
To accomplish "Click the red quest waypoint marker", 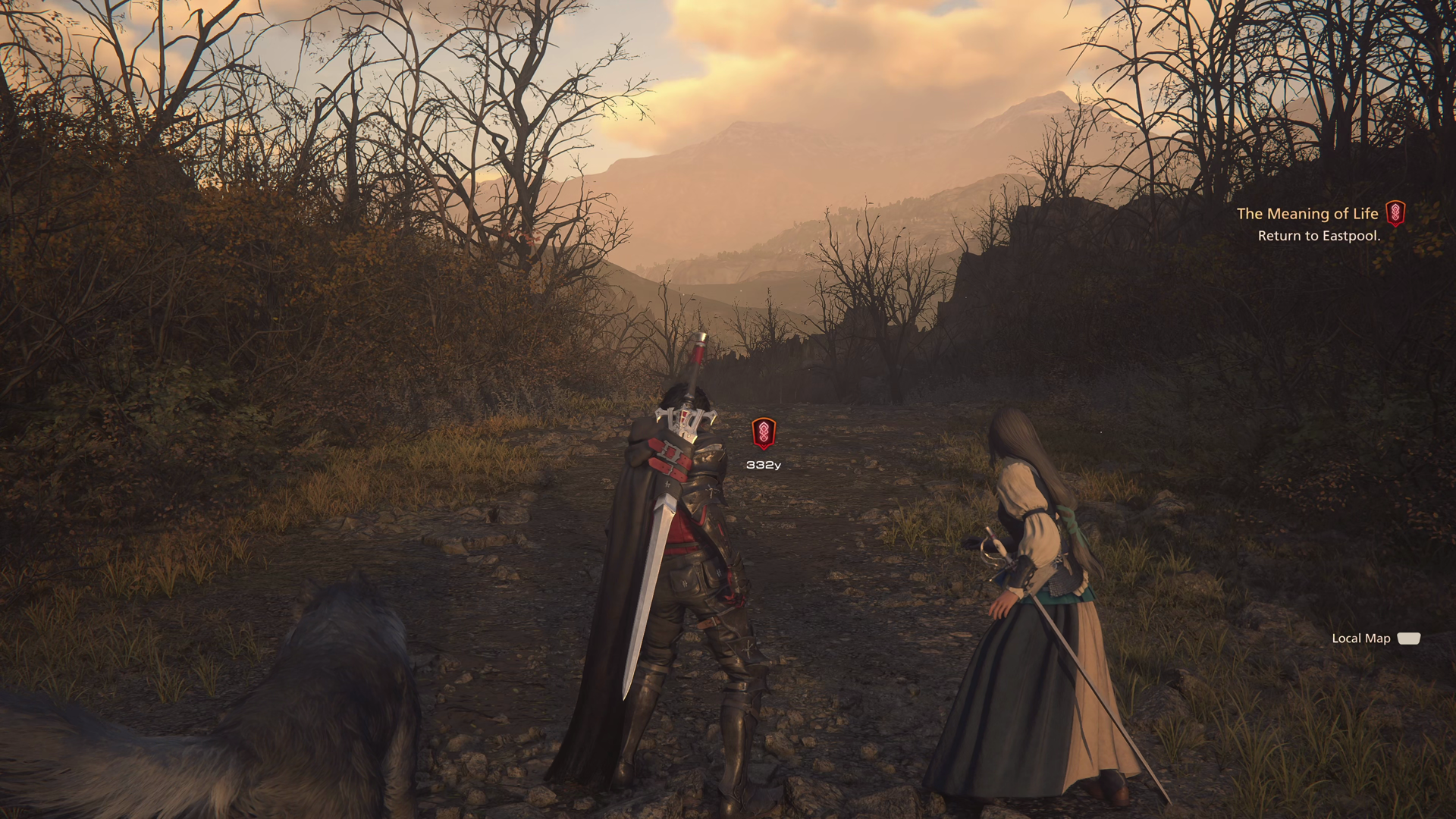I will pyautogui.click(x=764, y=433).
